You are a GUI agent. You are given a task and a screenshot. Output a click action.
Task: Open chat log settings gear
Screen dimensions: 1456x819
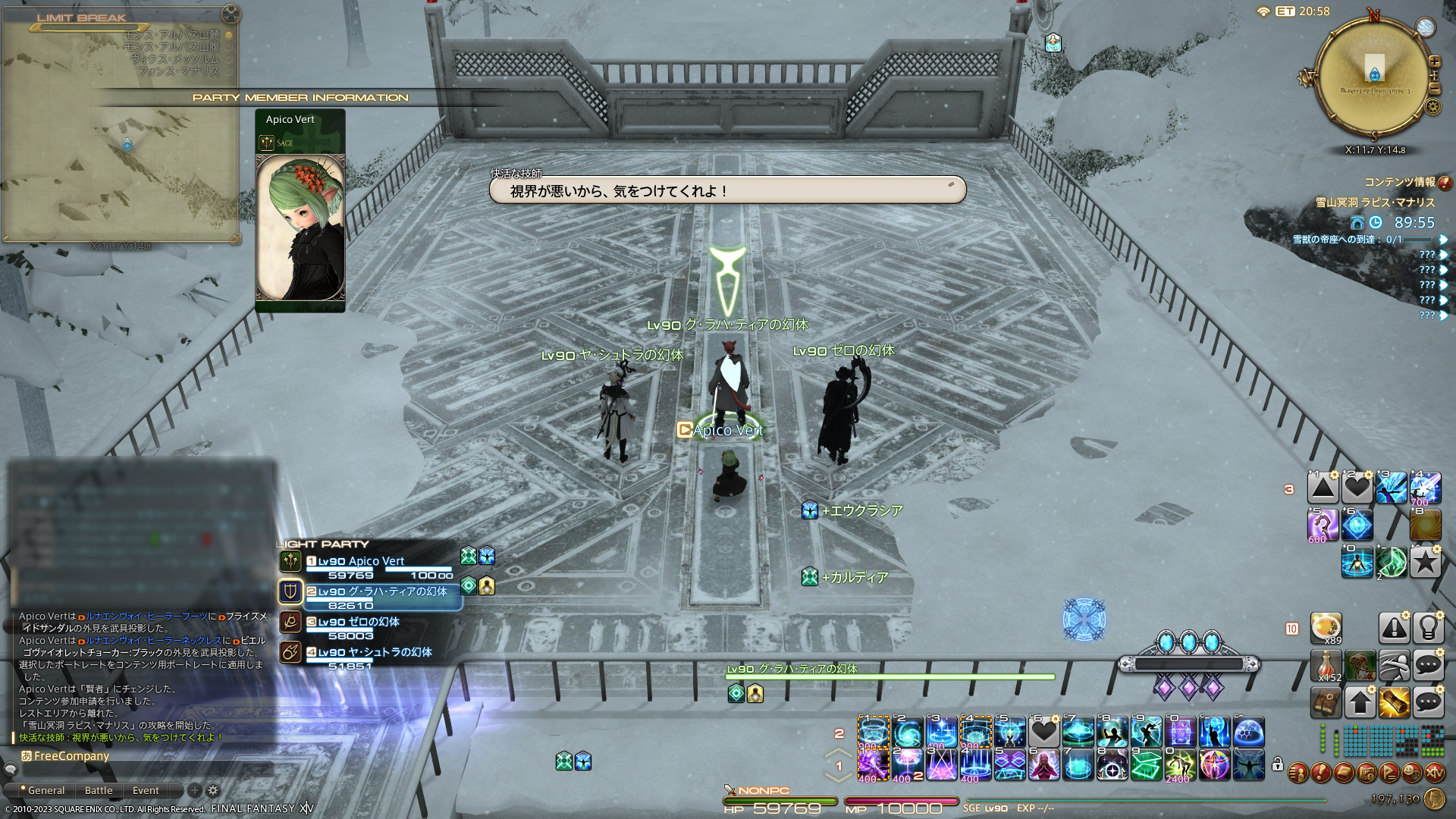pyautogui.click(x=213, y=790)
